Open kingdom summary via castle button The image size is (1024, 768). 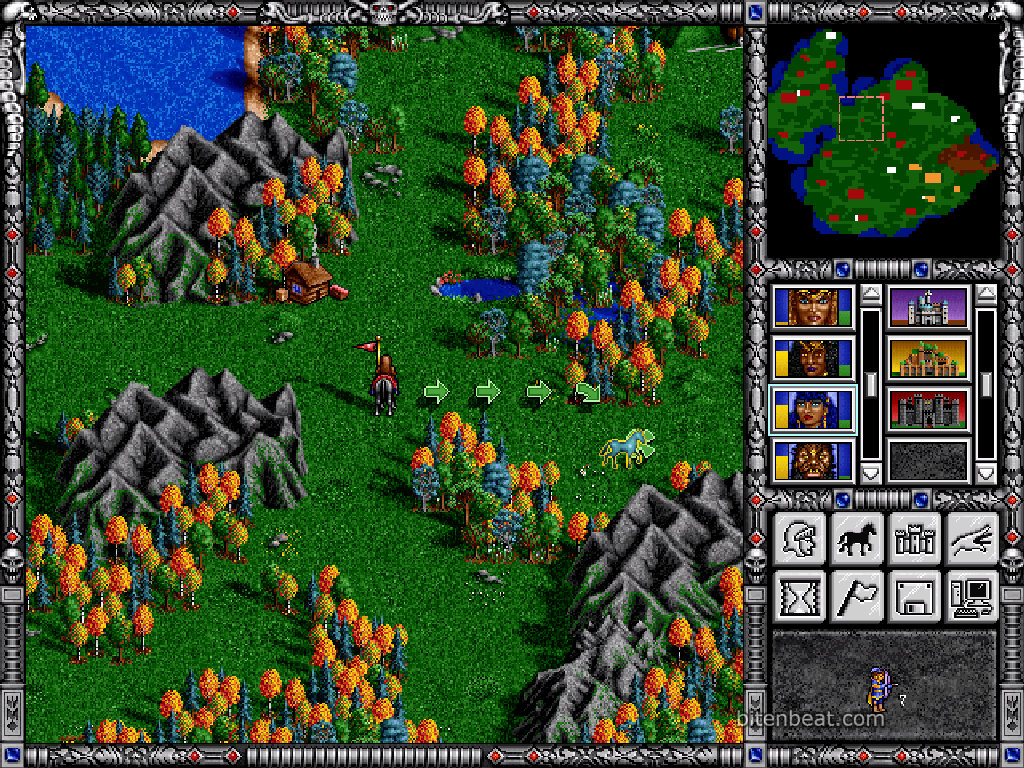click(x=915, y=539)
